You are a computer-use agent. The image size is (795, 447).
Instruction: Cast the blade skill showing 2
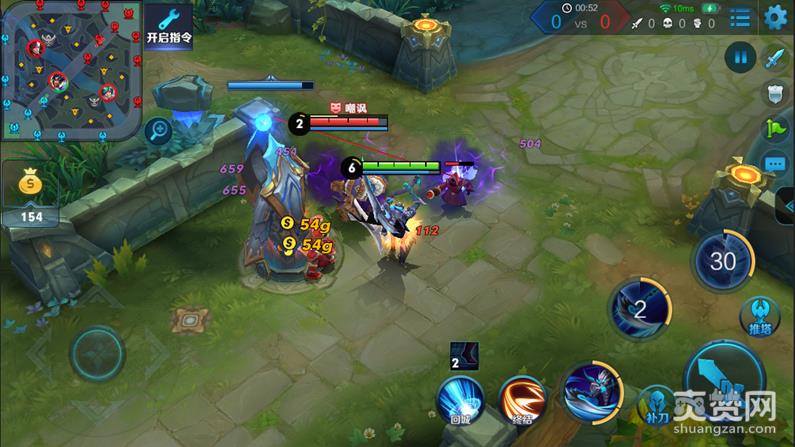(643, 308)
